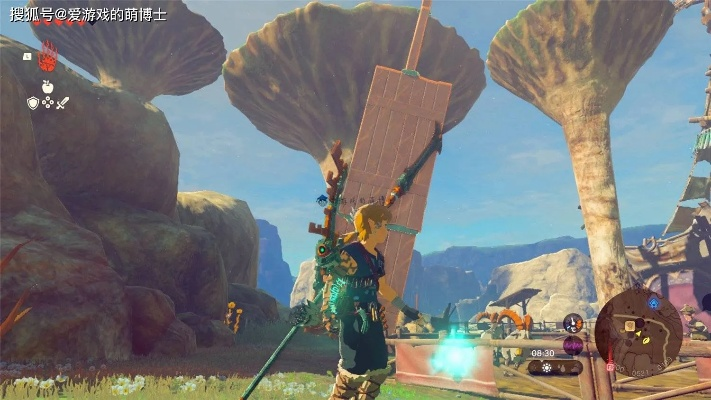Select the blue marker on the minimap

(654, 303)
